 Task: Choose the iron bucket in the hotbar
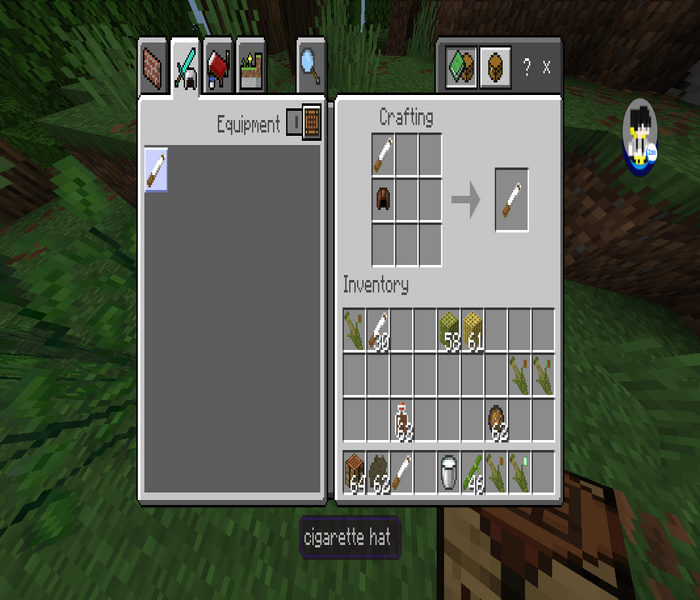pos(450,472)
